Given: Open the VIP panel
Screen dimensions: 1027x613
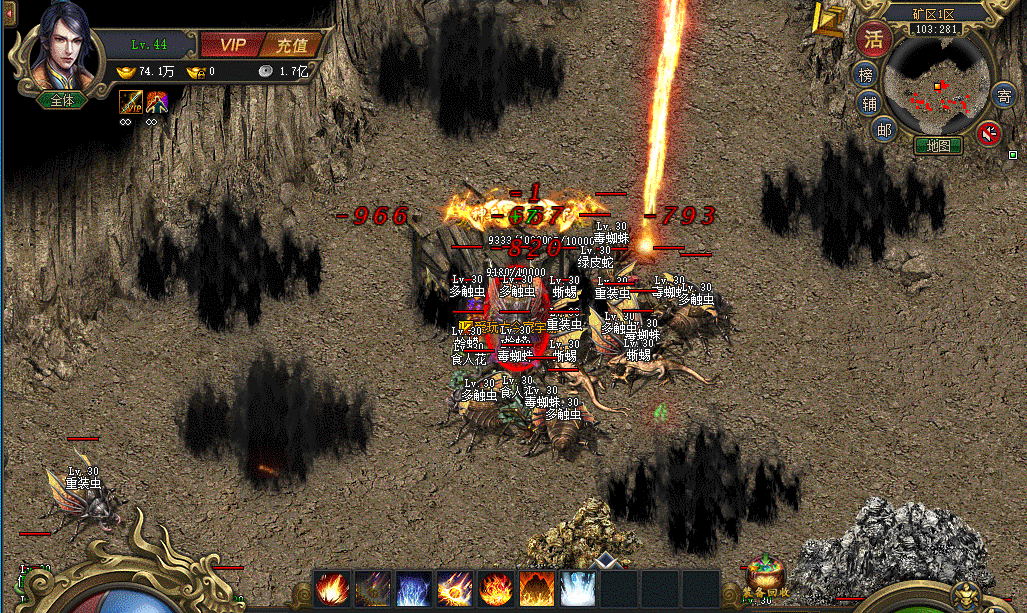Looking at the screenshot, I should (x=231, y=45).
